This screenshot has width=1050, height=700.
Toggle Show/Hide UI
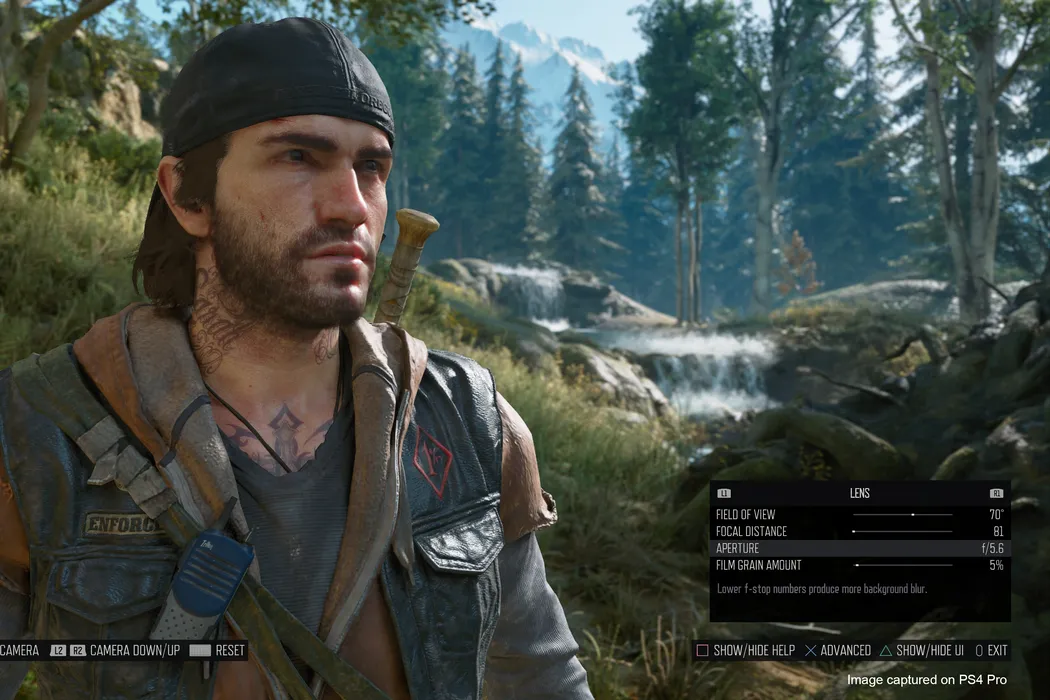click(x=921, y=651)
